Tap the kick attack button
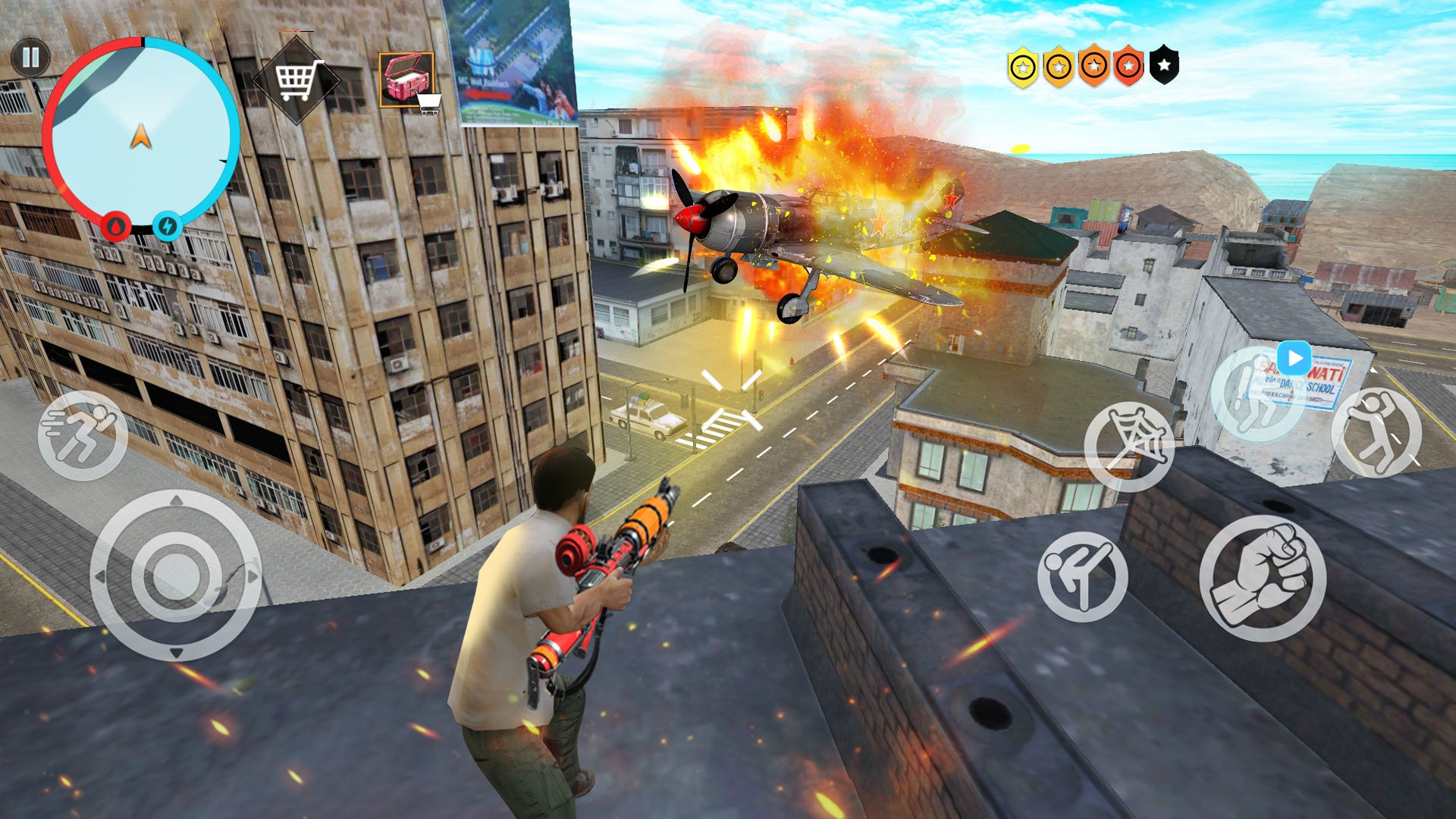Image resolution: width=1456 pixels, height=819 pixels. click(1082, 576)
